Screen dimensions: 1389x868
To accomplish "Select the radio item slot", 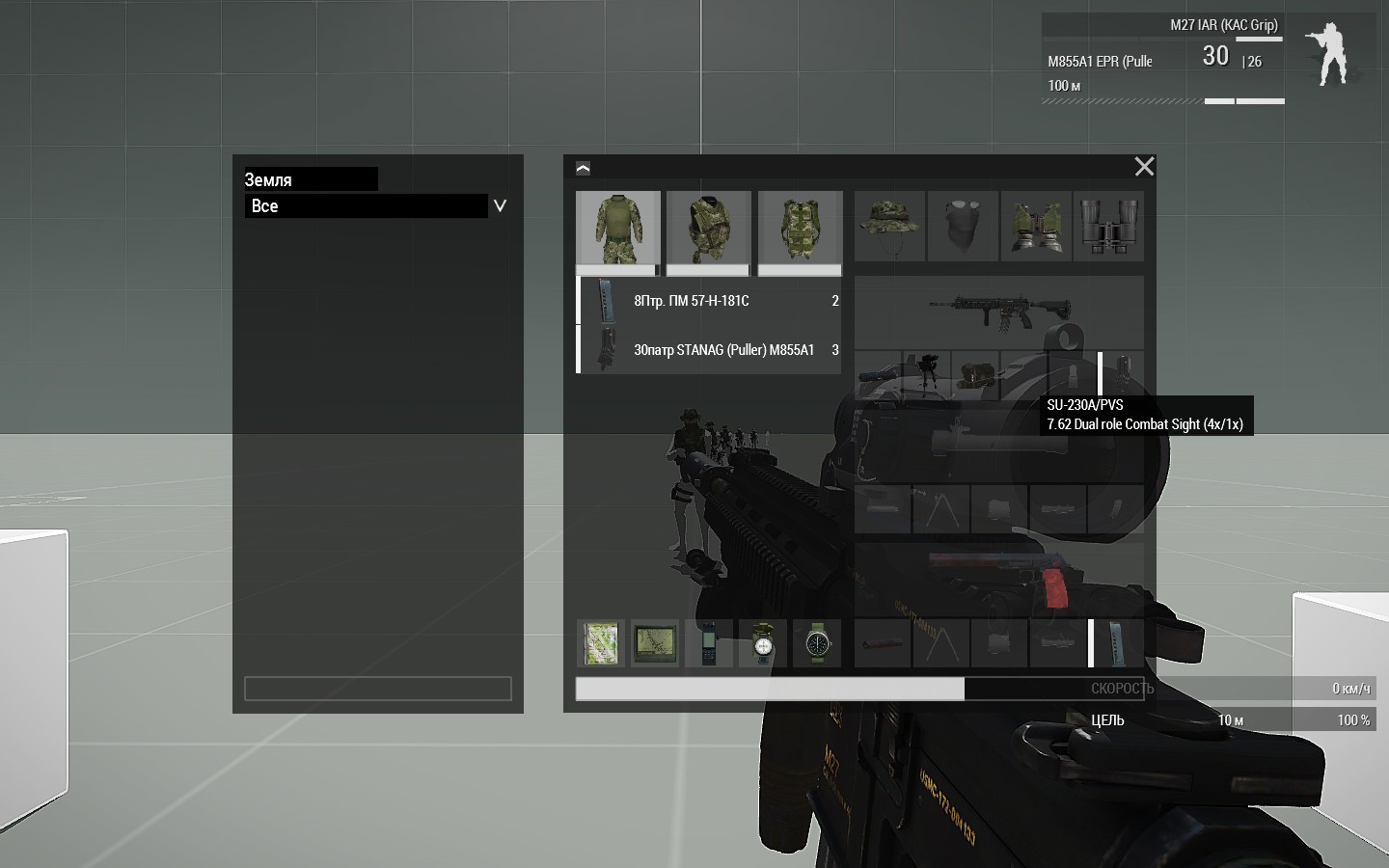I will 708,643.
